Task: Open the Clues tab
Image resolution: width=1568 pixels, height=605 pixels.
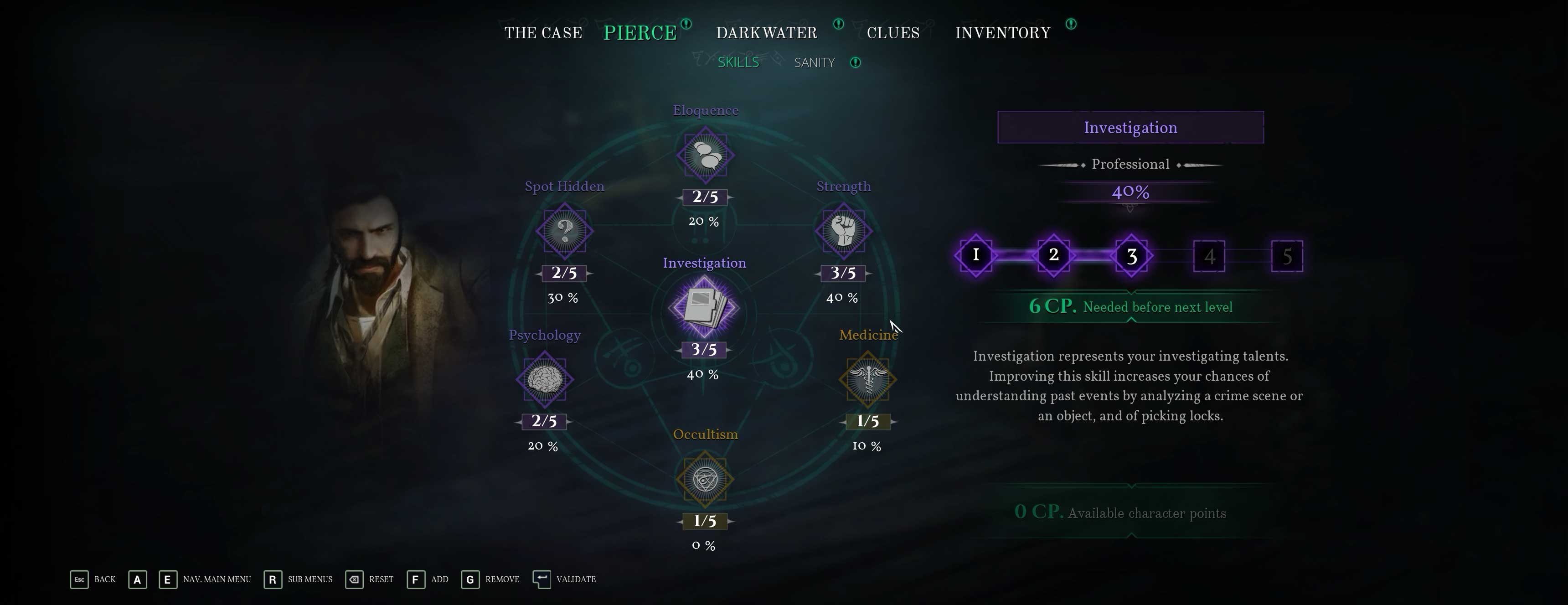Action: [893, 33]
